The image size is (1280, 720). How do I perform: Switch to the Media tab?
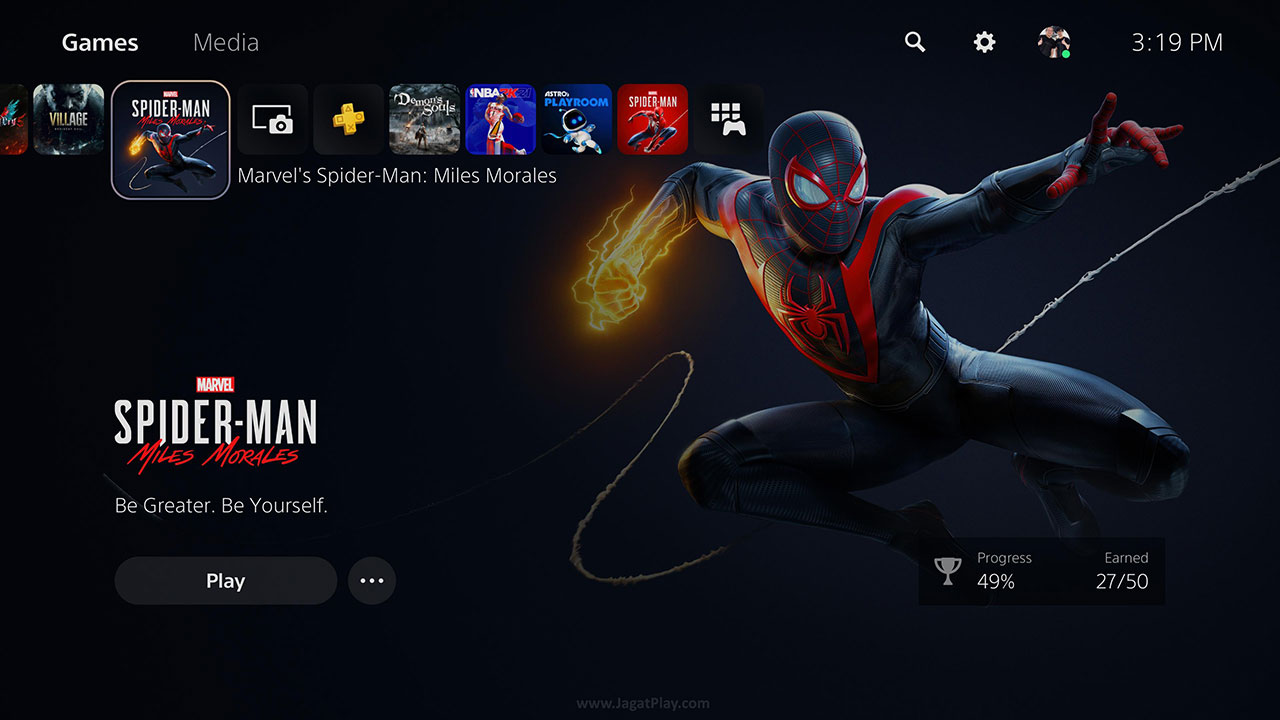tap(225, 42)
